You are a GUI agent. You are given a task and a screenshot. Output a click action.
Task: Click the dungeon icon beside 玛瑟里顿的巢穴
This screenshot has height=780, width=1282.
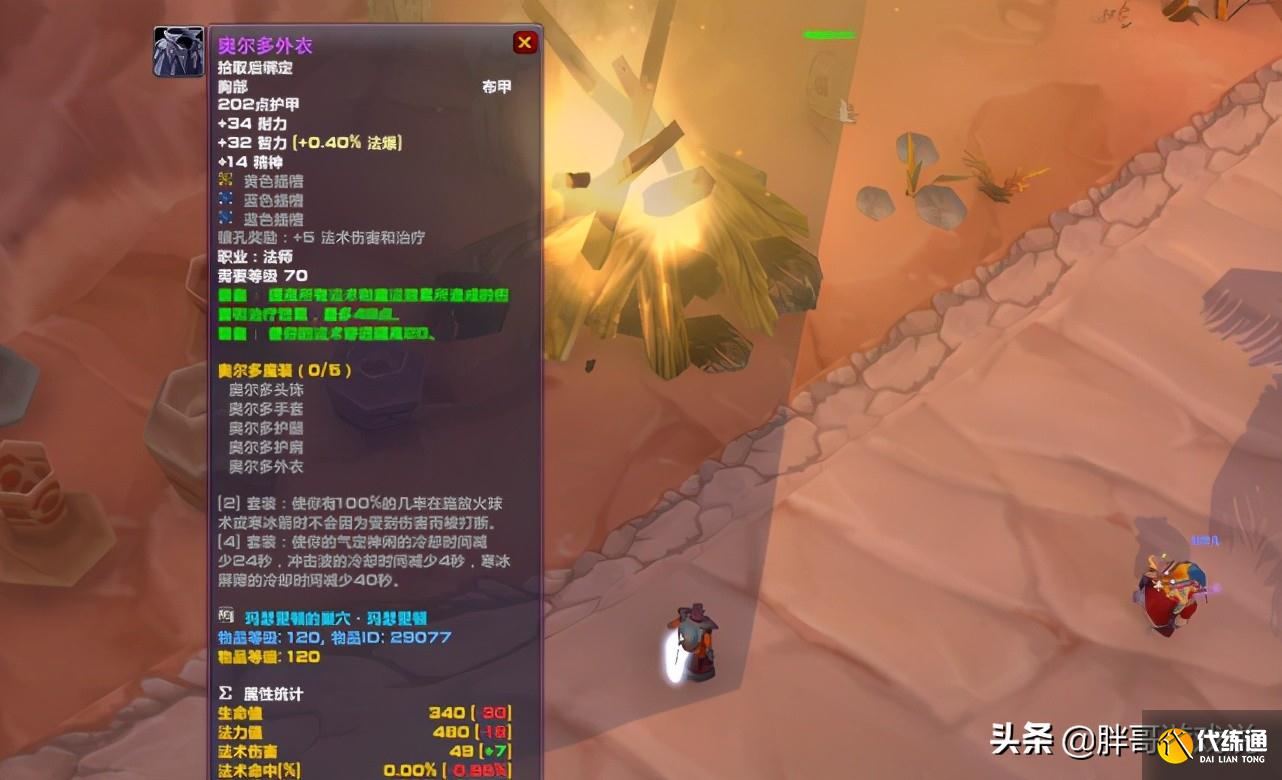228,618
